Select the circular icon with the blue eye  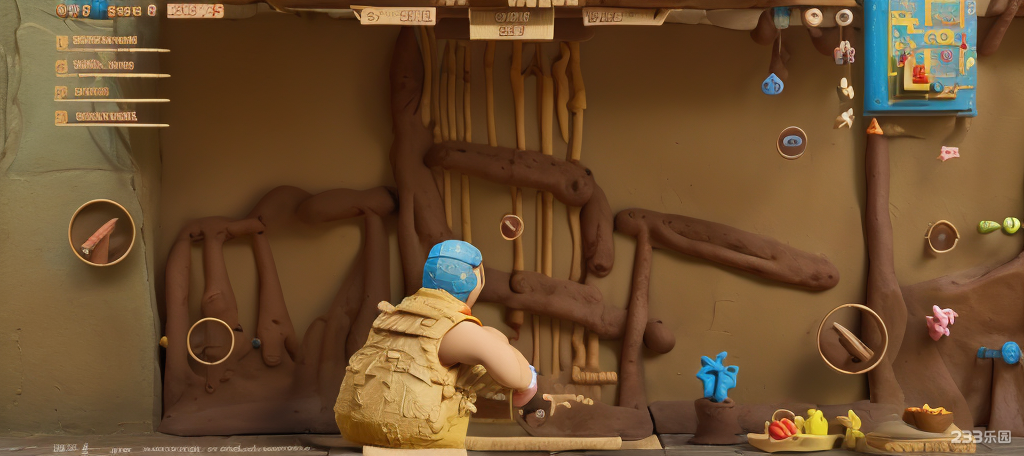[x=792, y=142]
